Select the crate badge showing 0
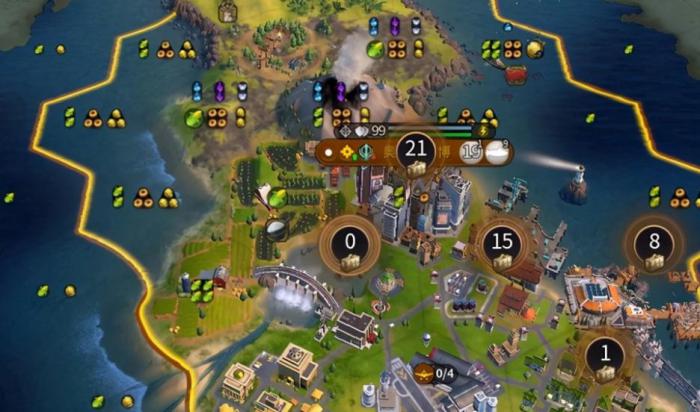 point(350,246)
